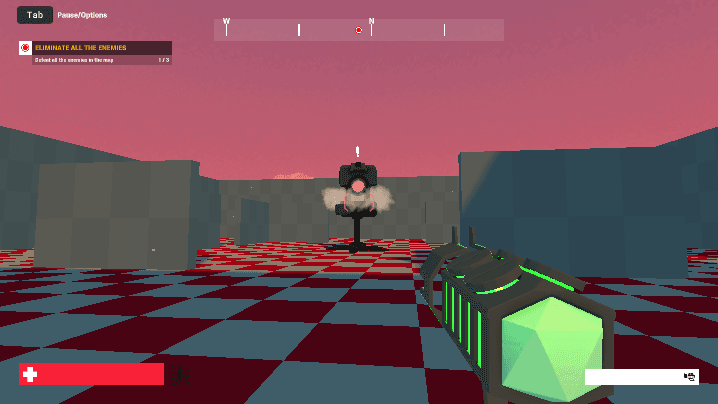Select the Eliminate All The Enemies objective
The image size is (718, 404).
(95, 48)
